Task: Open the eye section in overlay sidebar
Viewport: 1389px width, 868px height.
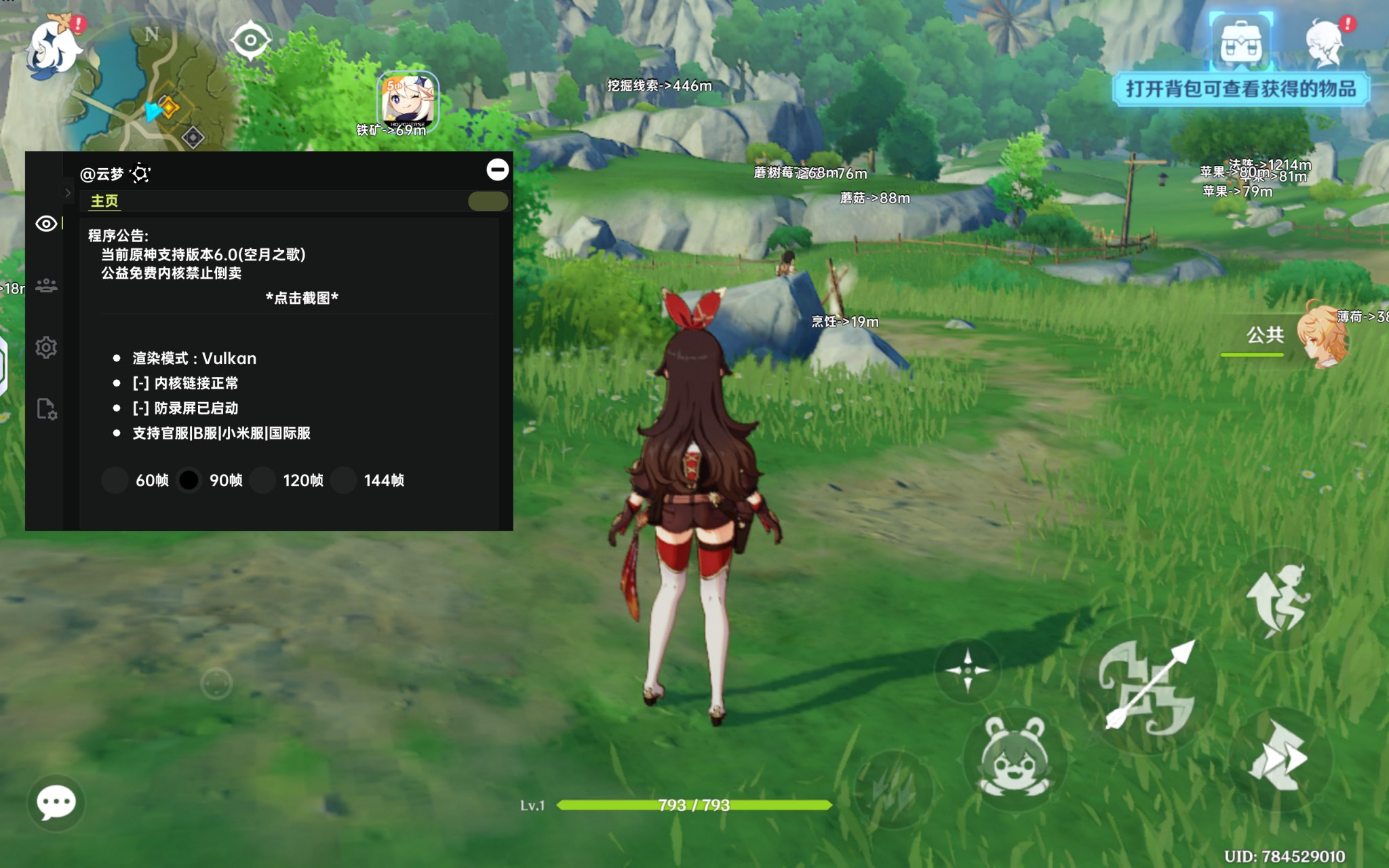Action: click(x=46, y=224)
